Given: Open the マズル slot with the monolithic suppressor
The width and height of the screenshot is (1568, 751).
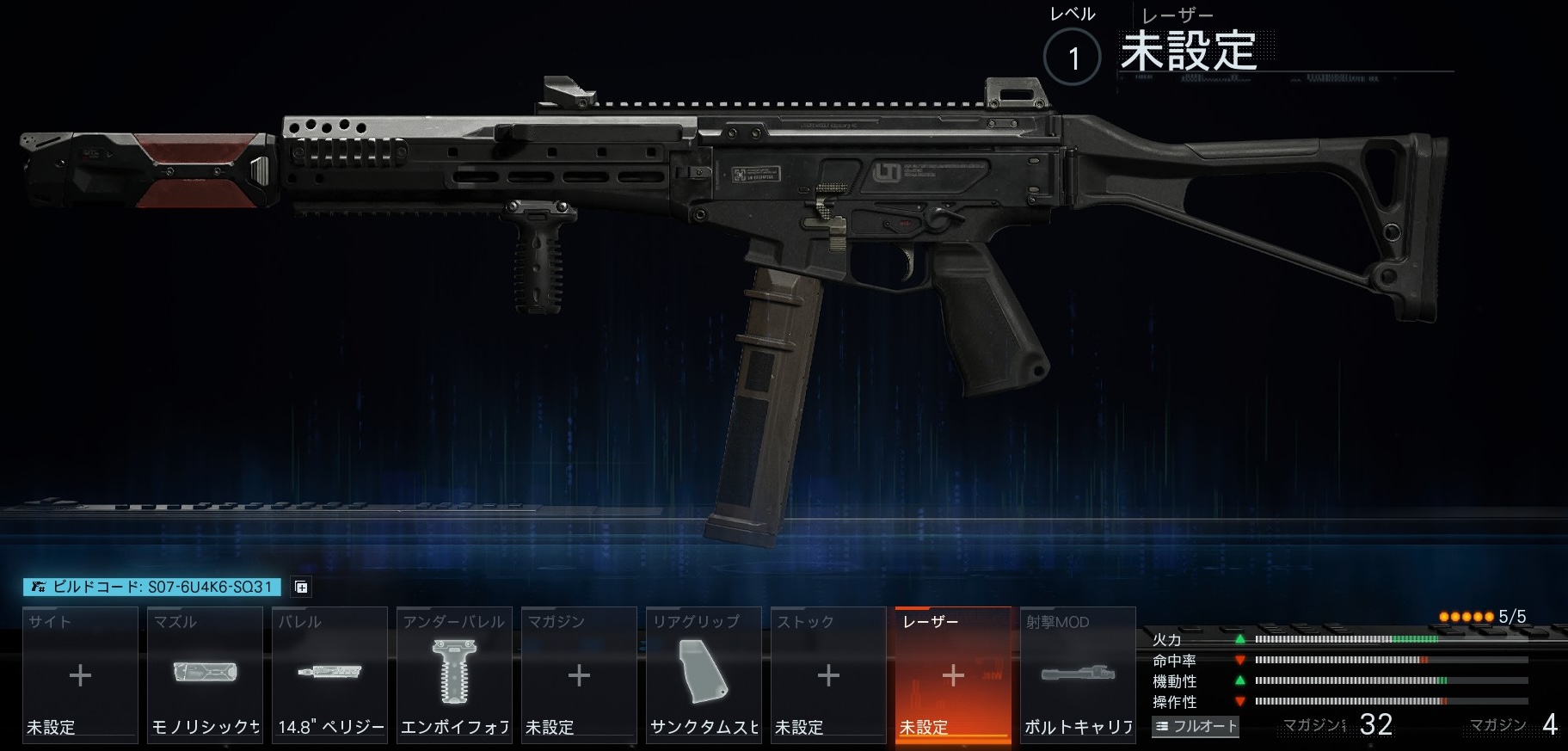Looking at the screenshot, I should point(205,675).
